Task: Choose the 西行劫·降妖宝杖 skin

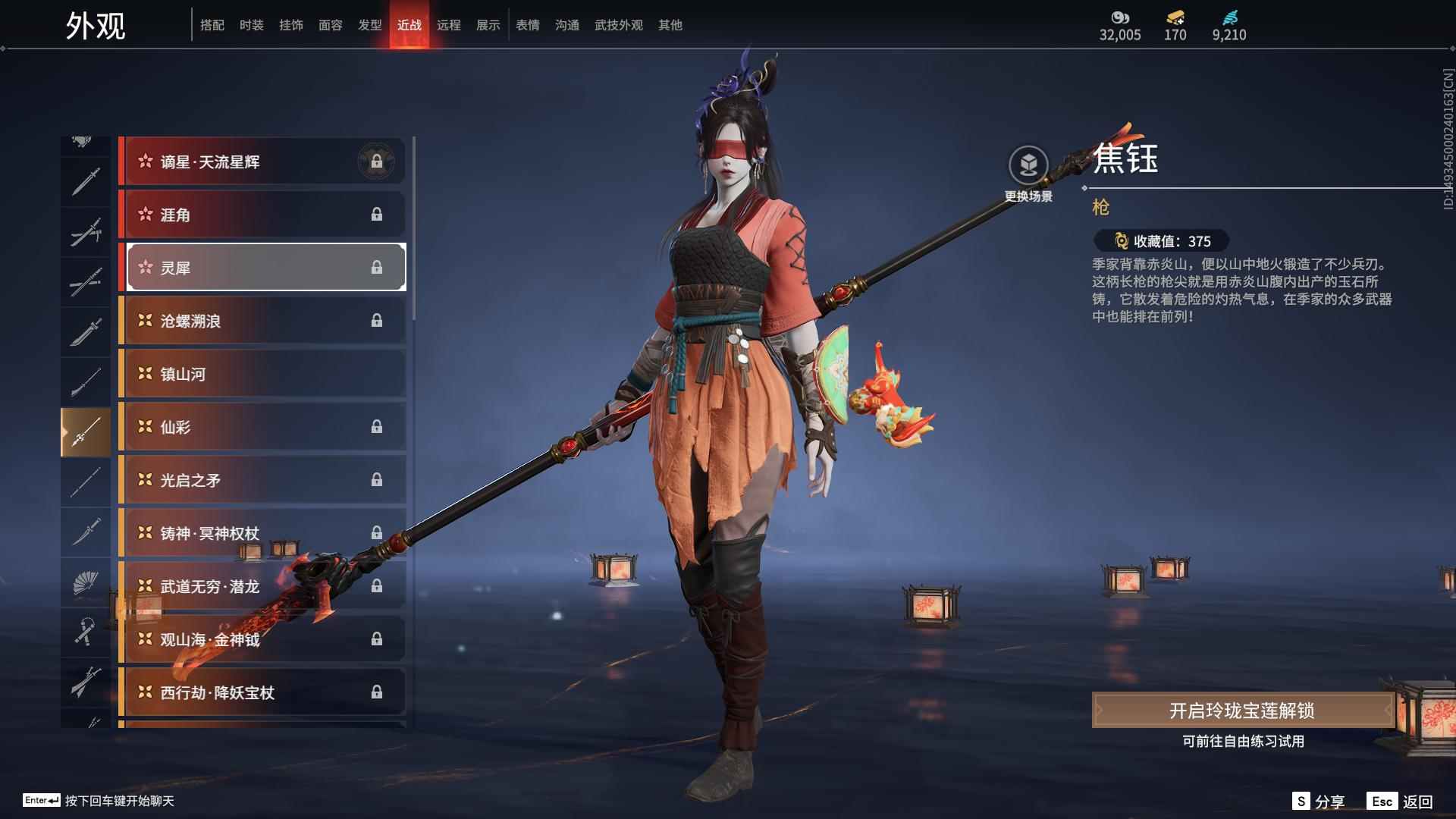Action: coord(262,692)
